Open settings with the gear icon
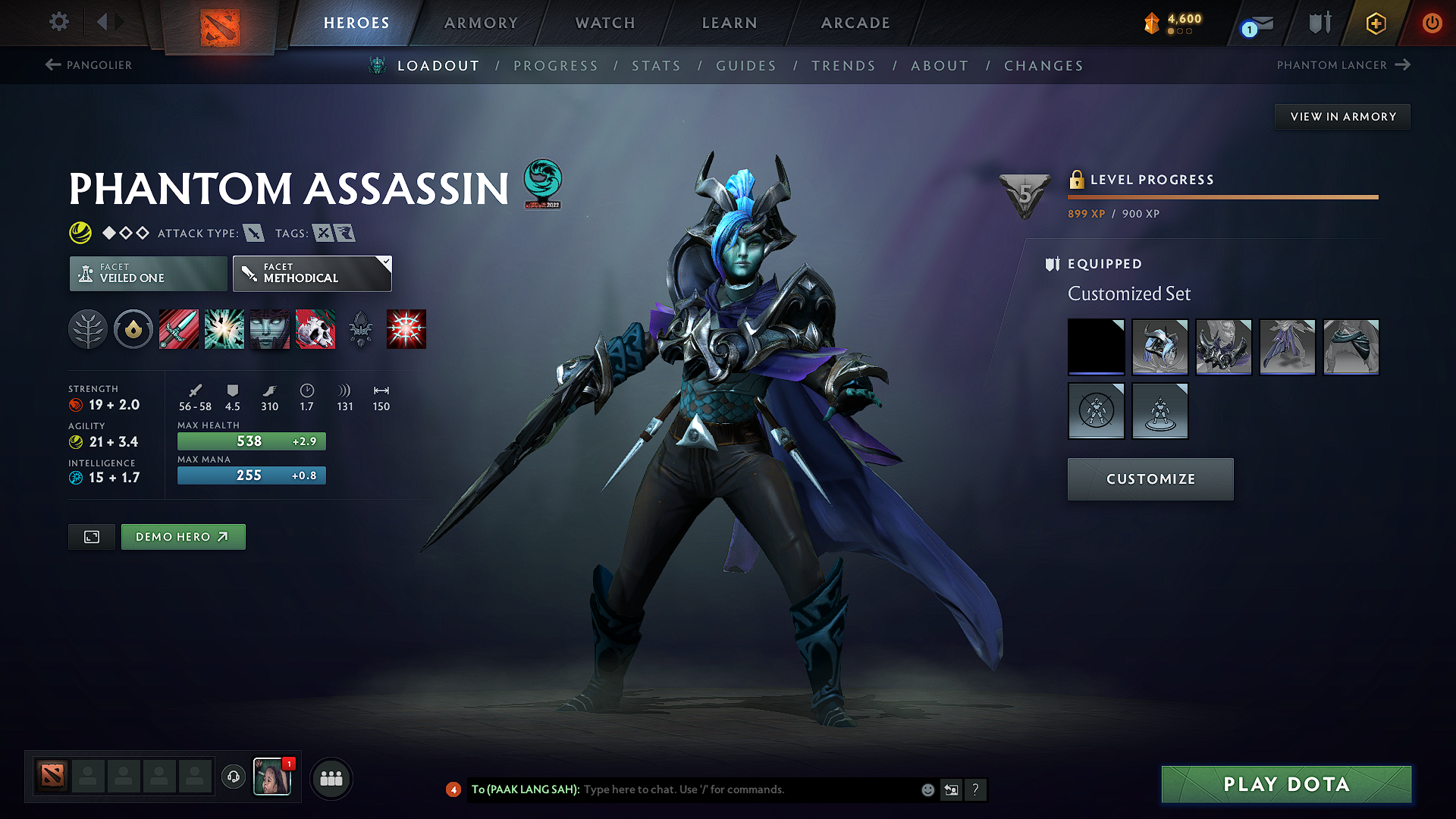 (58, 22)
